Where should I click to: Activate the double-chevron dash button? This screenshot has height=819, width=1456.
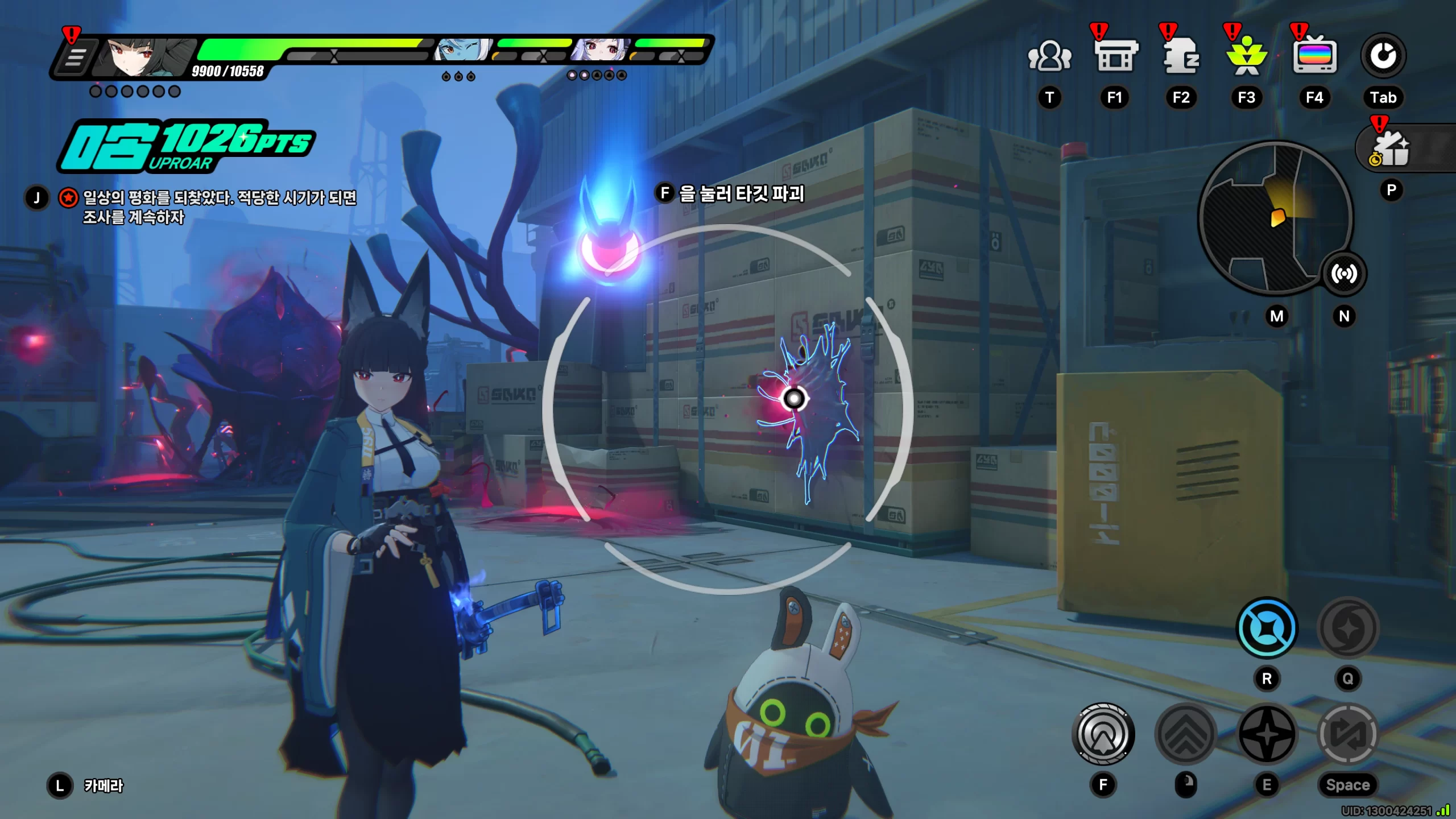point(1186,734)
